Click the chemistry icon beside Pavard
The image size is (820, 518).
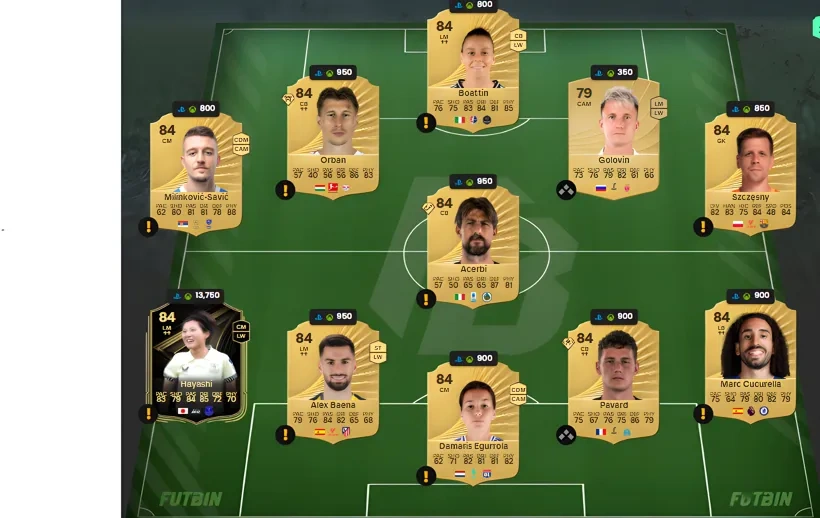pyautogui.click(x=566, y=435)
